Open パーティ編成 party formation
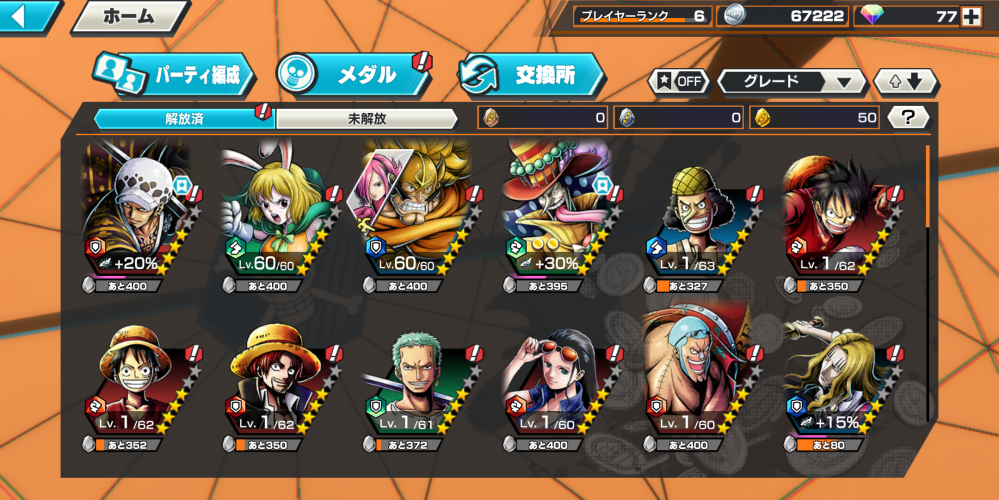The height and width of the screenshot is (500, 999). coord(172,75)
